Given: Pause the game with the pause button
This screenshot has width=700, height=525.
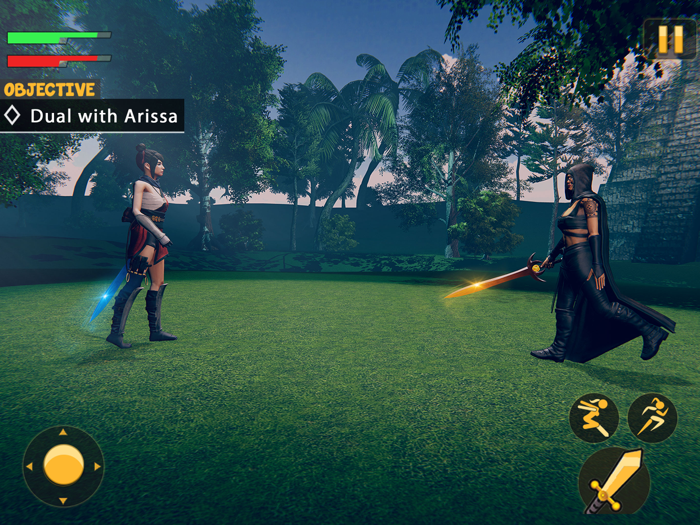Looking at the screenshot, I should tap(669, 39).
